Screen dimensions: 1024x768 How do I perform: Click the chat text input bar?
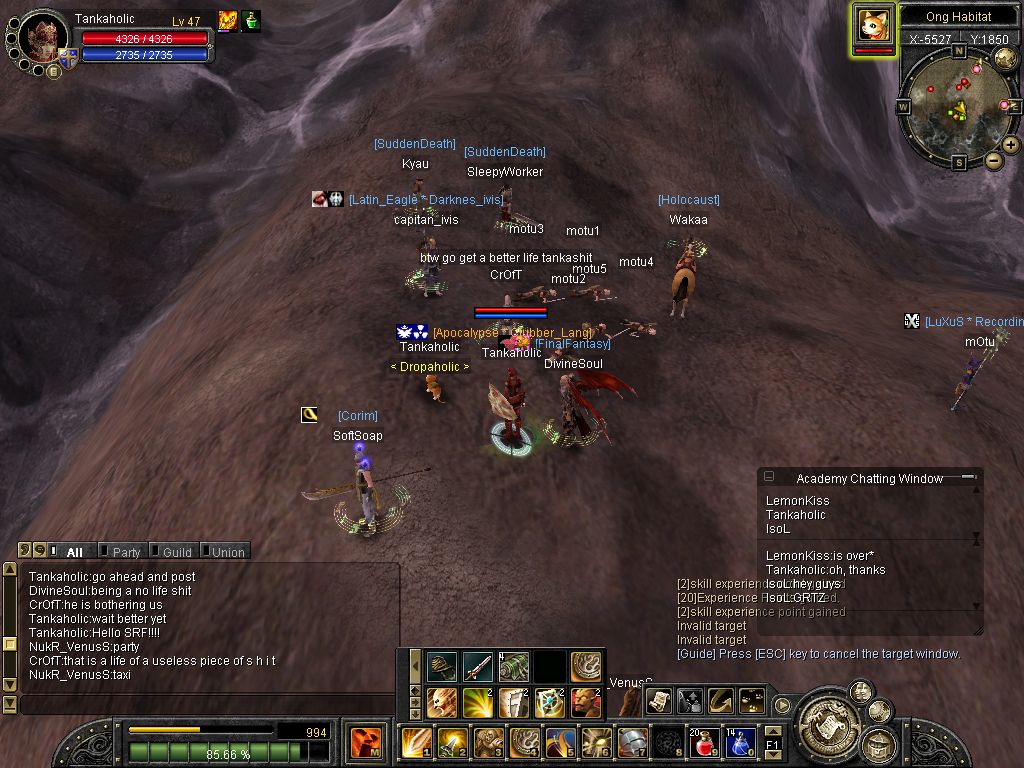200,704
